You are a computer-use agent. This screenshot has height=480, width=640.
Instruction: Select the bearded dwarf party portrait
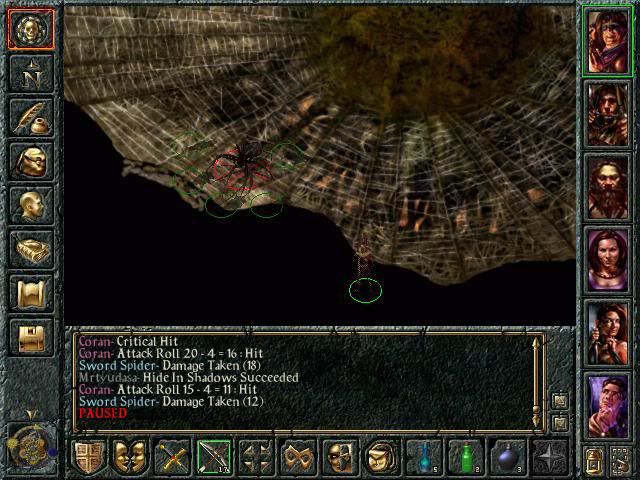607,187
